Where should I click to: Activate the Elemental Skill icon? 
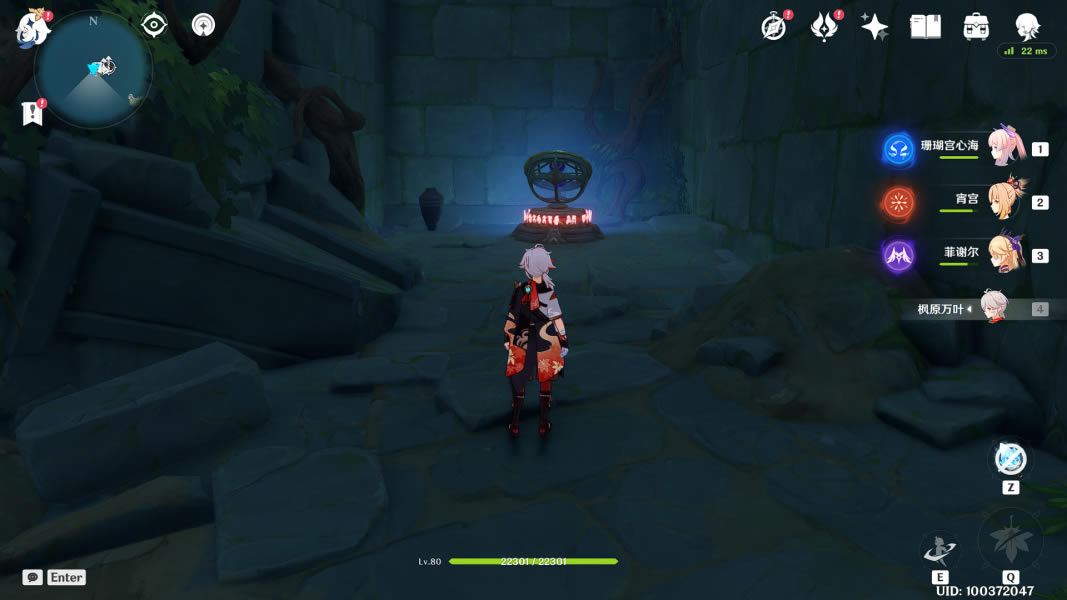click(x=940, y=549)
